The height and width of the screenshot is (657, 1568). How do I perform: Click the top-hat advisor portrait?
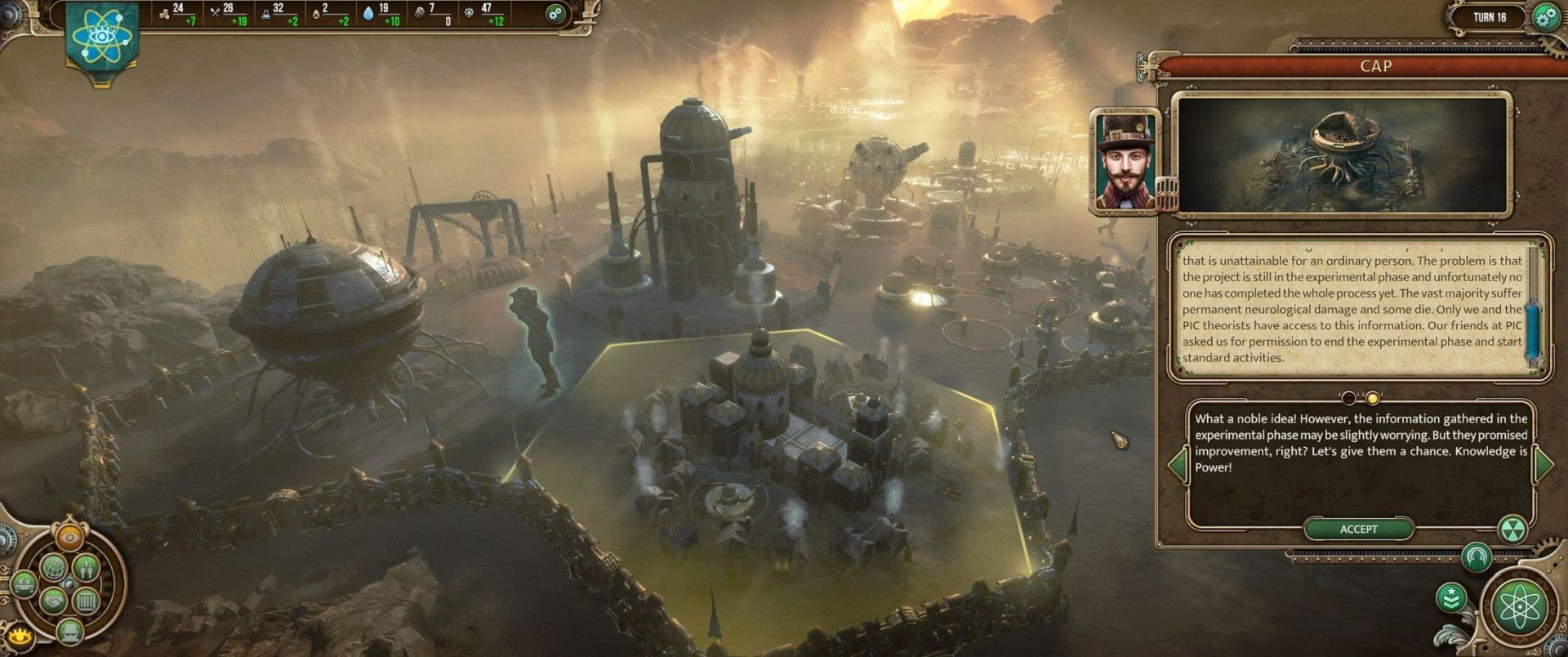pyautogui.click(x=1125, y=162)
